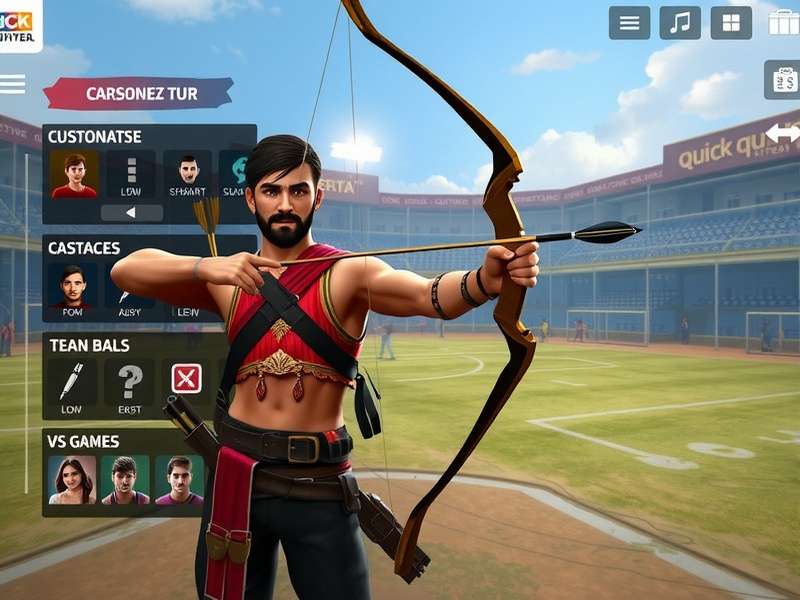Select the question mark mystery slot
Image resolution: width=800 pixels, height=600 pixels.
click(130, 384)
